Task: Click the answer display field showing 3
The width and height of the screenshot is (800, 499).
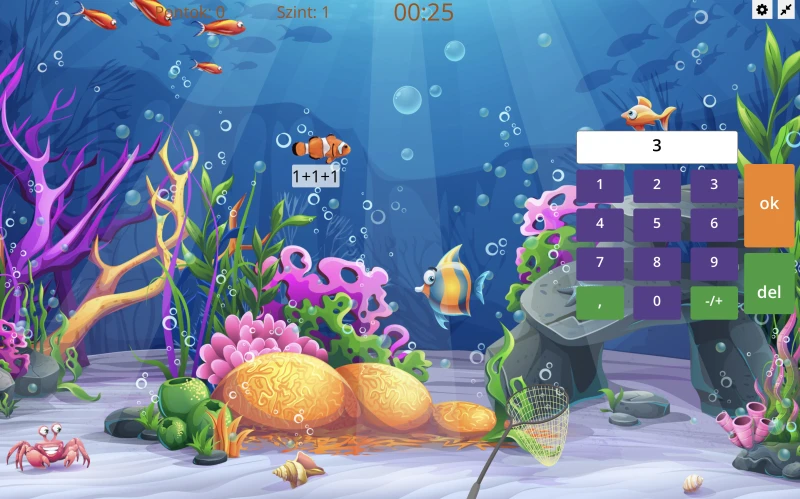Action: [657, 146]
